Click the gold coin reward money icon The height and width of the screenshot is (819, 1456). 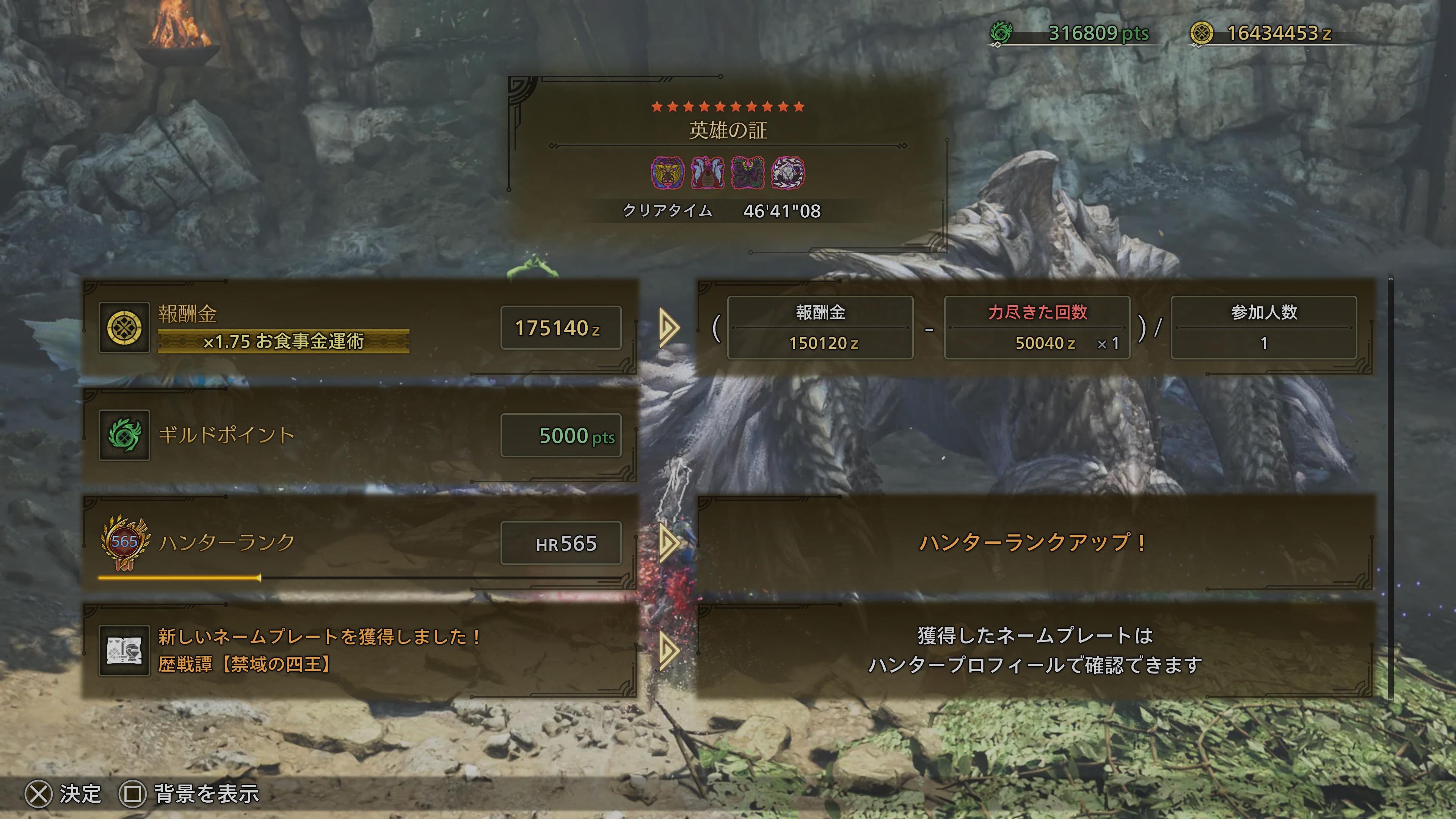[x=124, y=328]
